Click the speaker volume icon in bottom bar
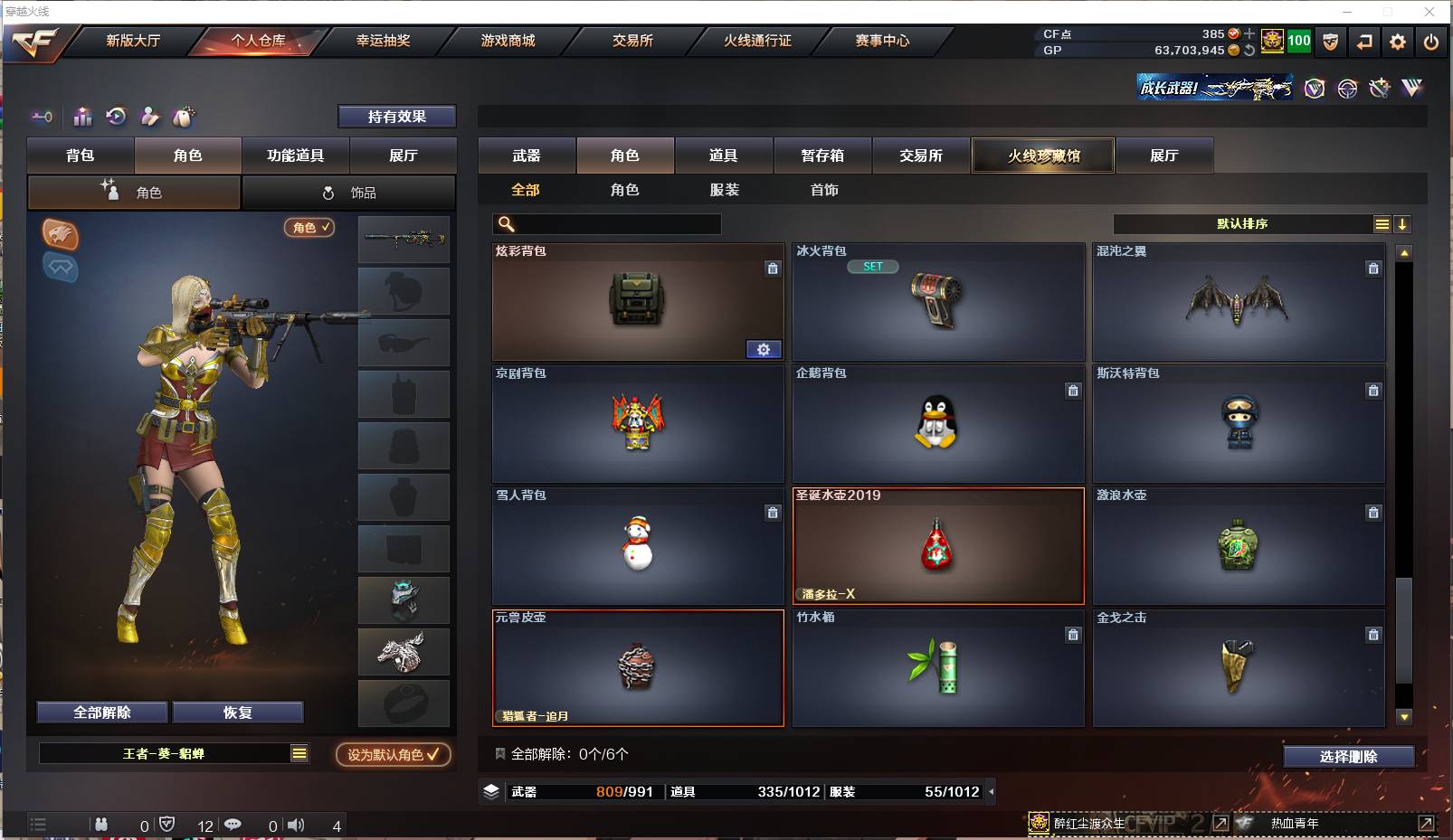The height and width of the screenshot is (840, 1453). tap(296, 825)
